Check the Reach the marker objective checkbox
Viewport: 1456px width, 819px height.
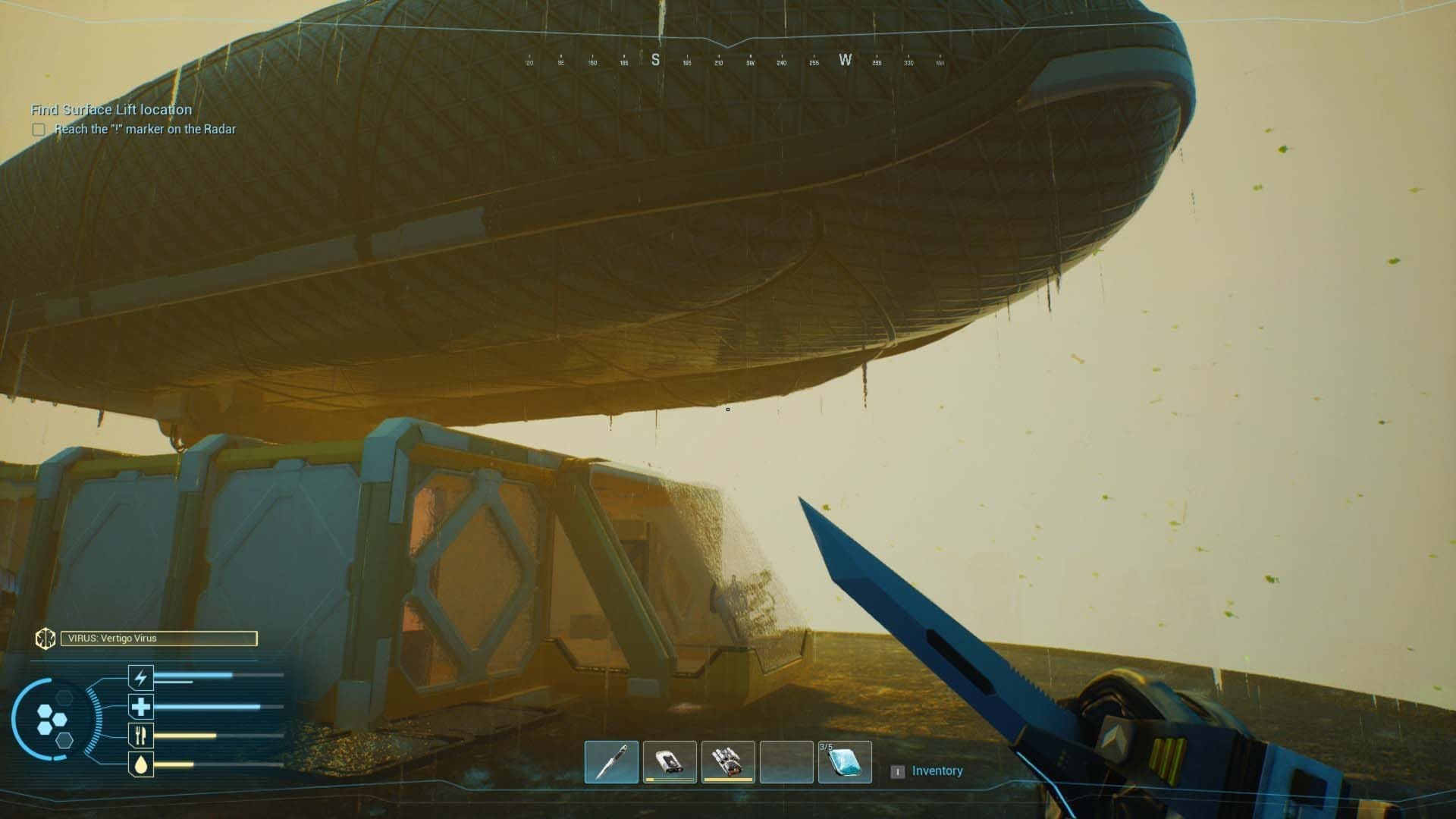[38, 130]
